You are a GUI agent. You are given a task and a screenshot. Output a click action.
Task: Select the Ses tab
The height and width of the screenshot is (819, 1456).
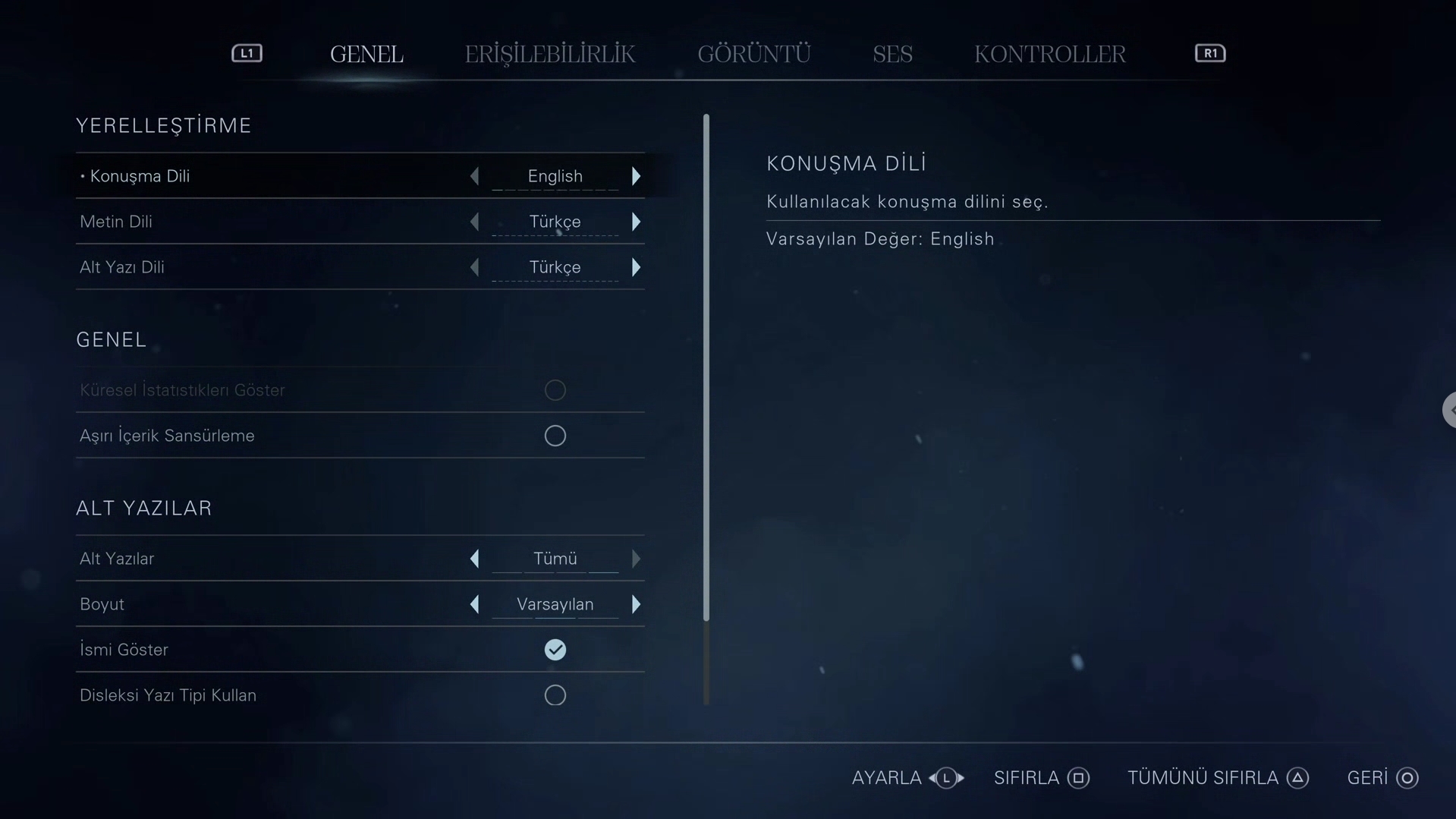coord(892,54)
